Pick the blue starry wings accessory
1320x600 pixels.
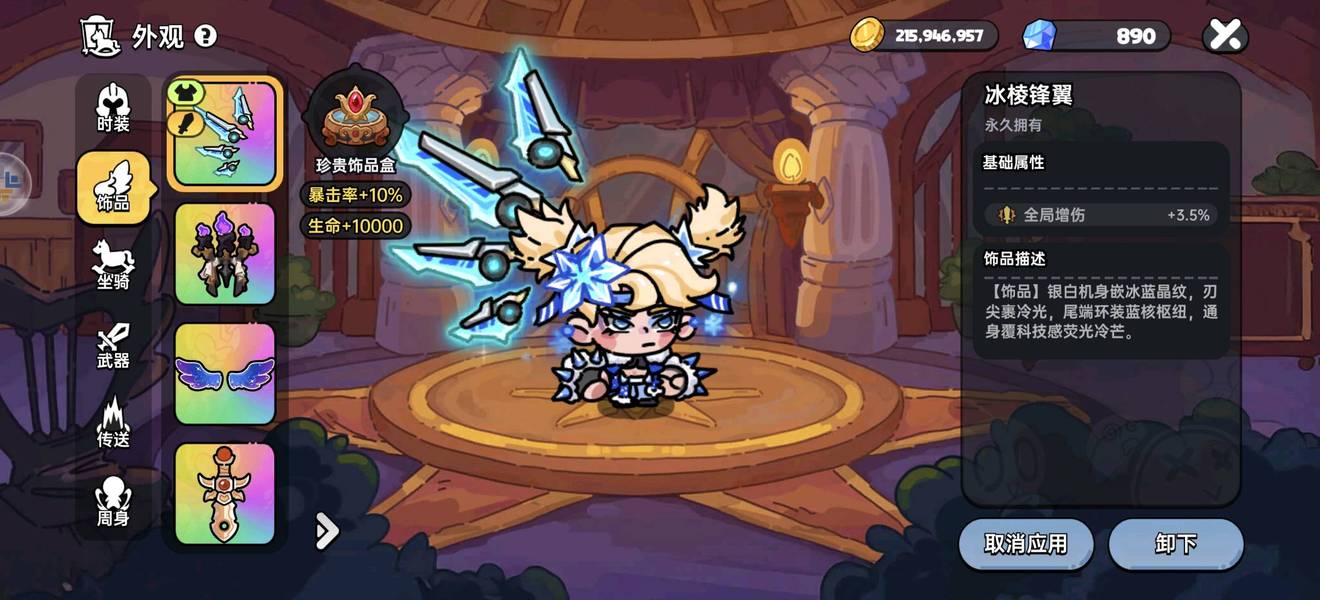pyautogui.click(x=225, y=373)
